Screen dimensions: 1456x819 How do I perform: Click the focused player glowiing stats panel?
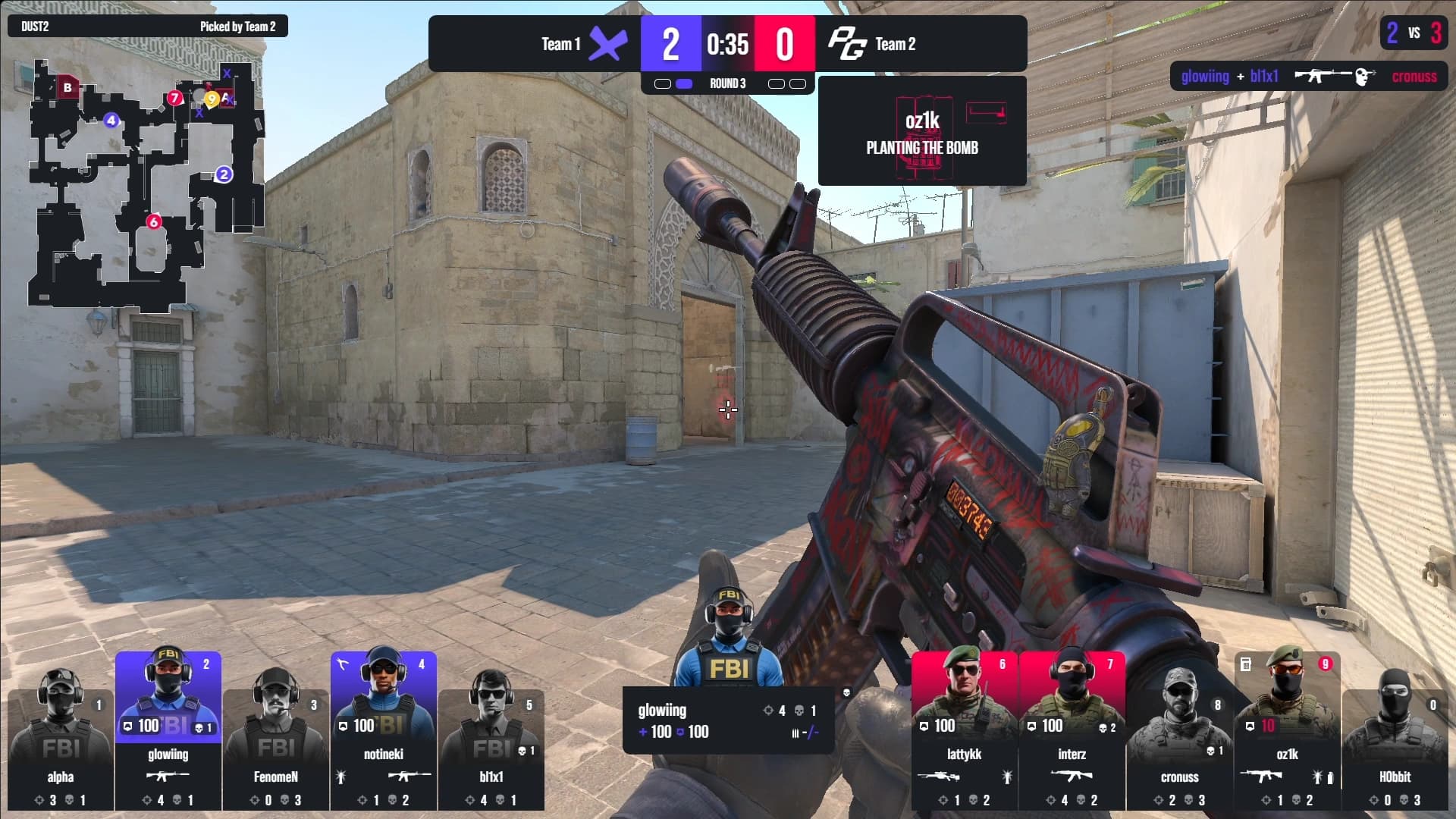(728, 720)
